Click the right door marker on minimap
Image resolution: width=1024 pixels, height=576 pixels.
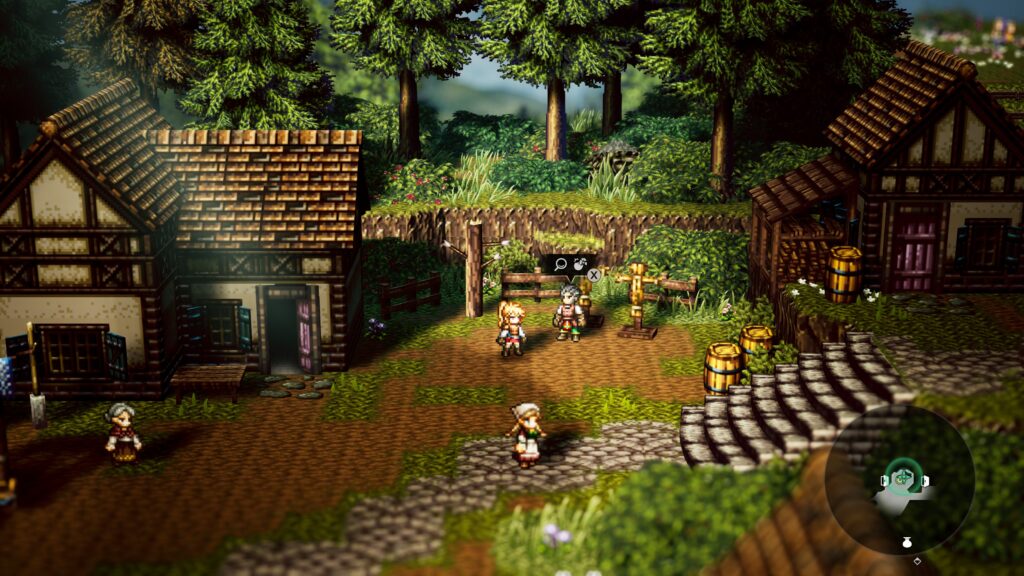[924, 481]
